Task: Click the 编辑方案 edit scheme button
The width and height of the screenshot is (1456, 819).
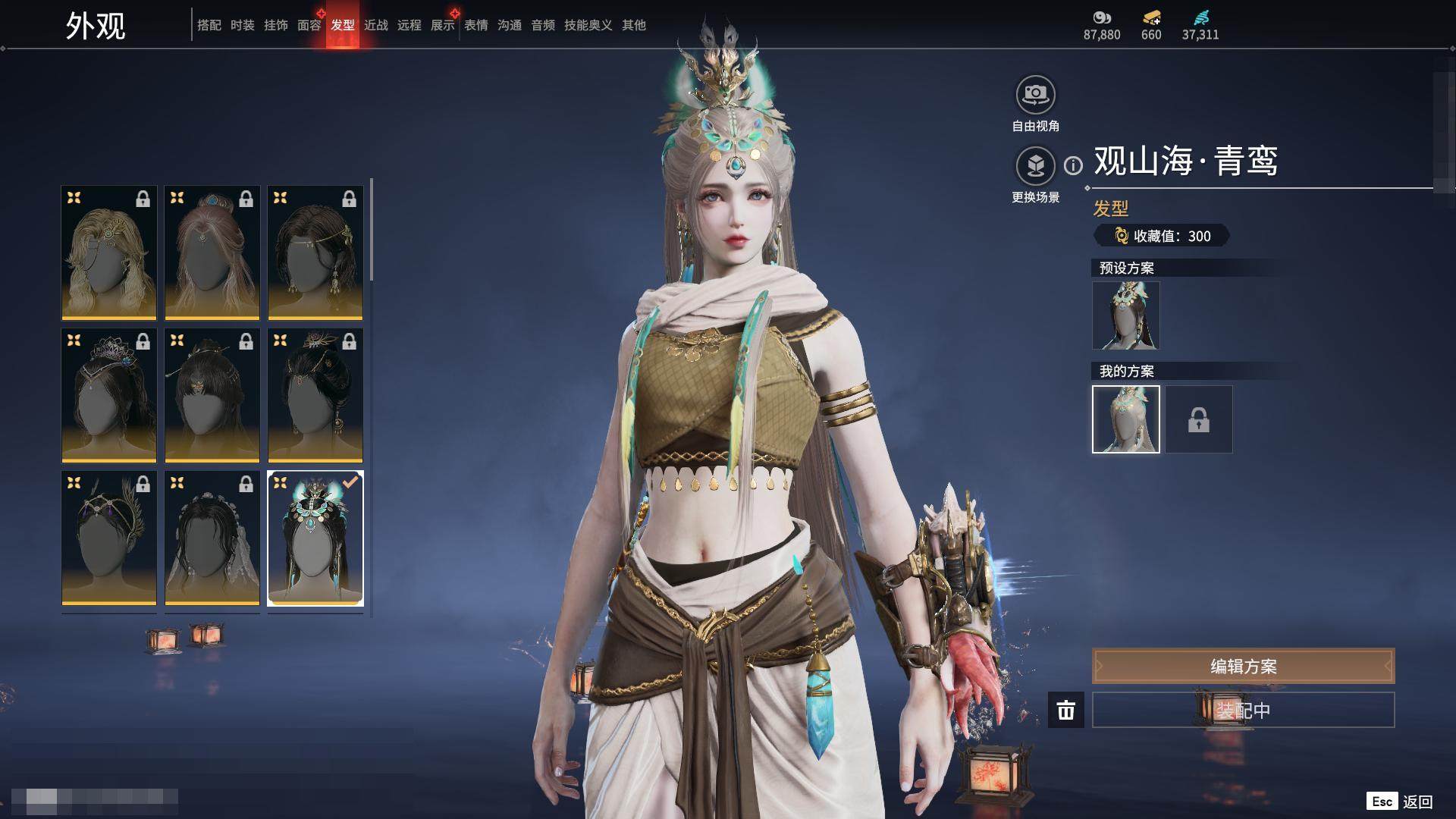Action: point(1243,667)
